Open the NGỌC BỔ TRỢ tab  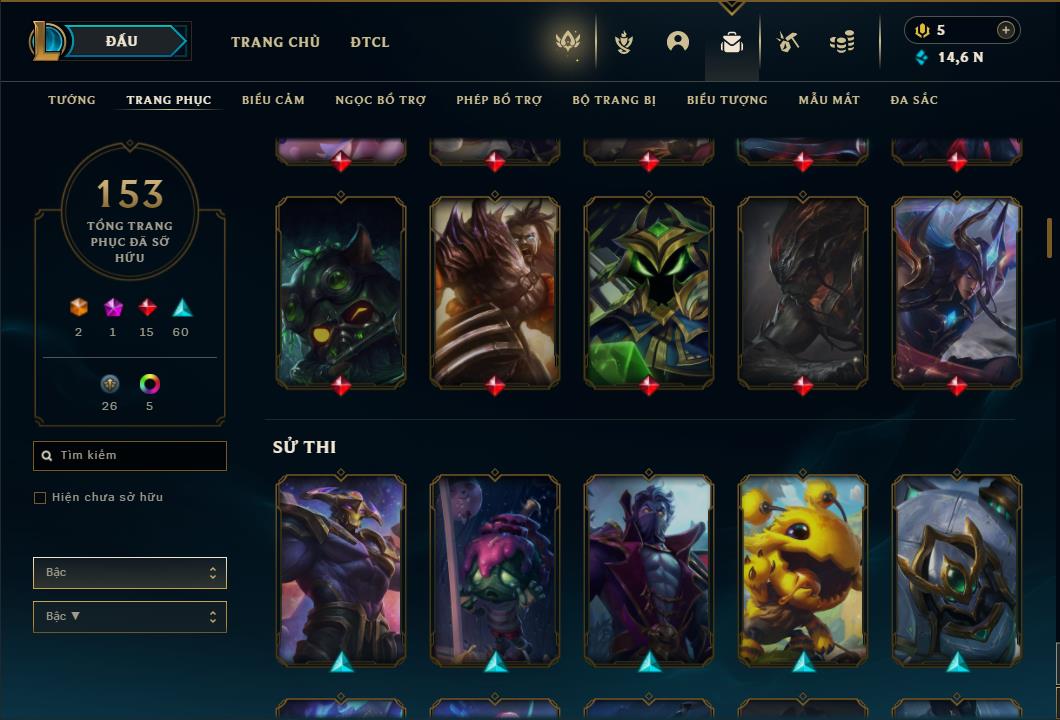click(380, 100)
